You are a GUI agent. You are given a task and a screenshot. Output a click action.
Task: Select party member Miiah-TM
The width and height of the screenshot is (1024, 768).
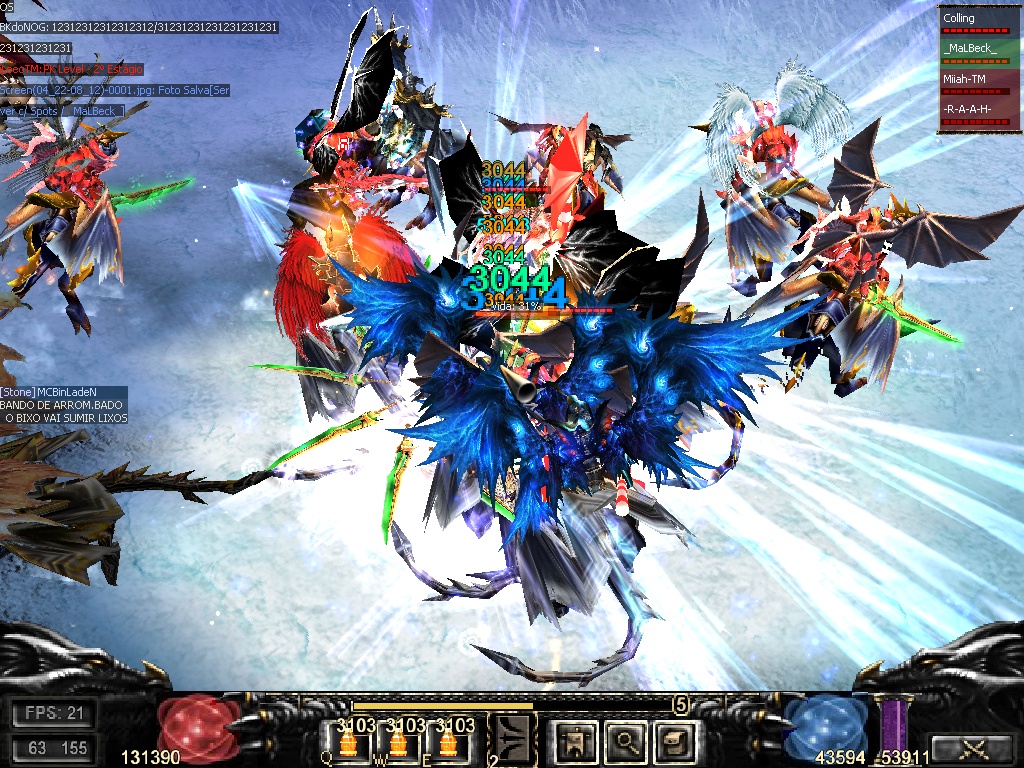(979, 82)
